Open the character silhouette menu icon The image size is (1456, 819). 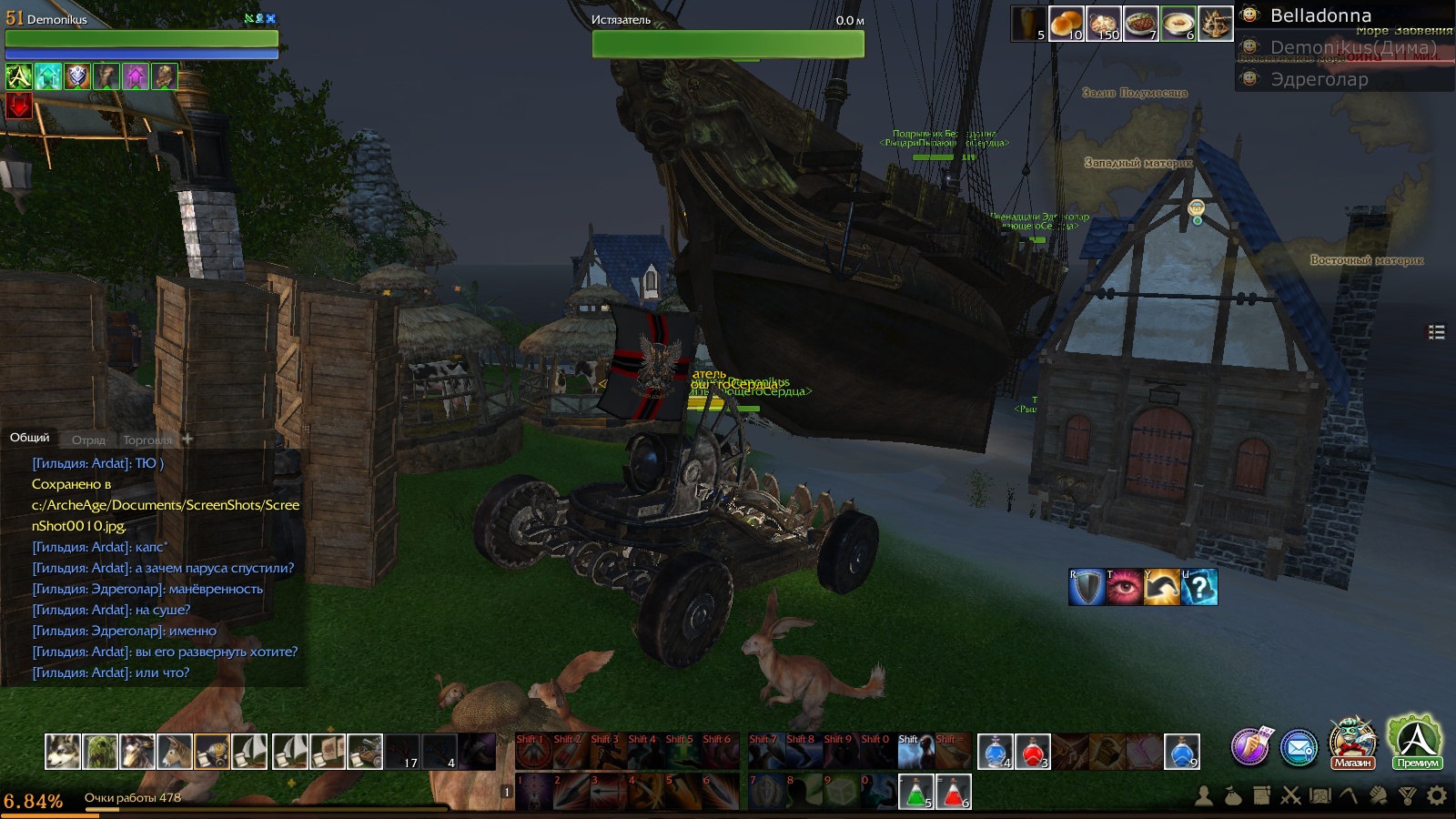tap(1203, 796)
